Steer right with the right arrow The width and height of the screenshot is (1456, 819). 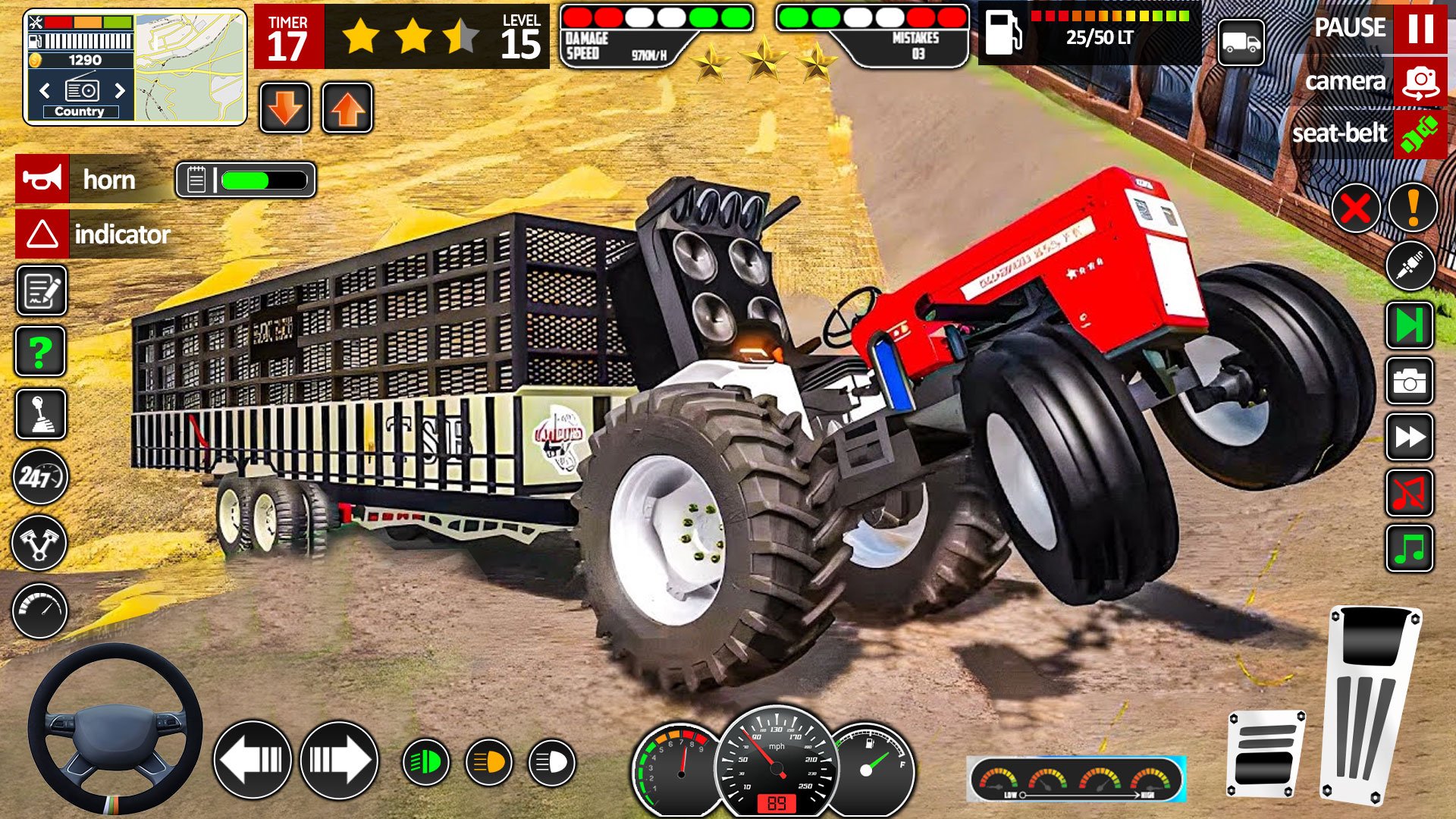click(x=339, y=759)
